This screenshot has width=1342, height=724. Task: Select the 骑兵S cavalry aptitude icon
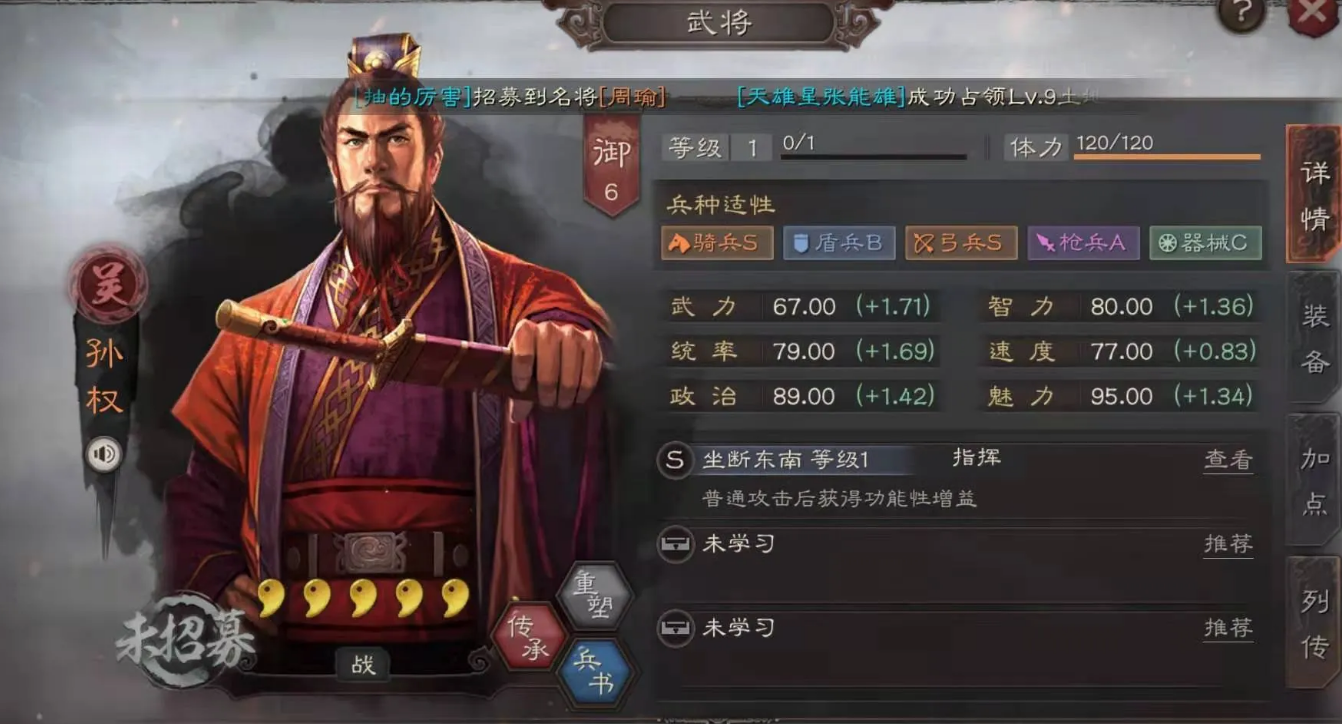click(716, 242)
